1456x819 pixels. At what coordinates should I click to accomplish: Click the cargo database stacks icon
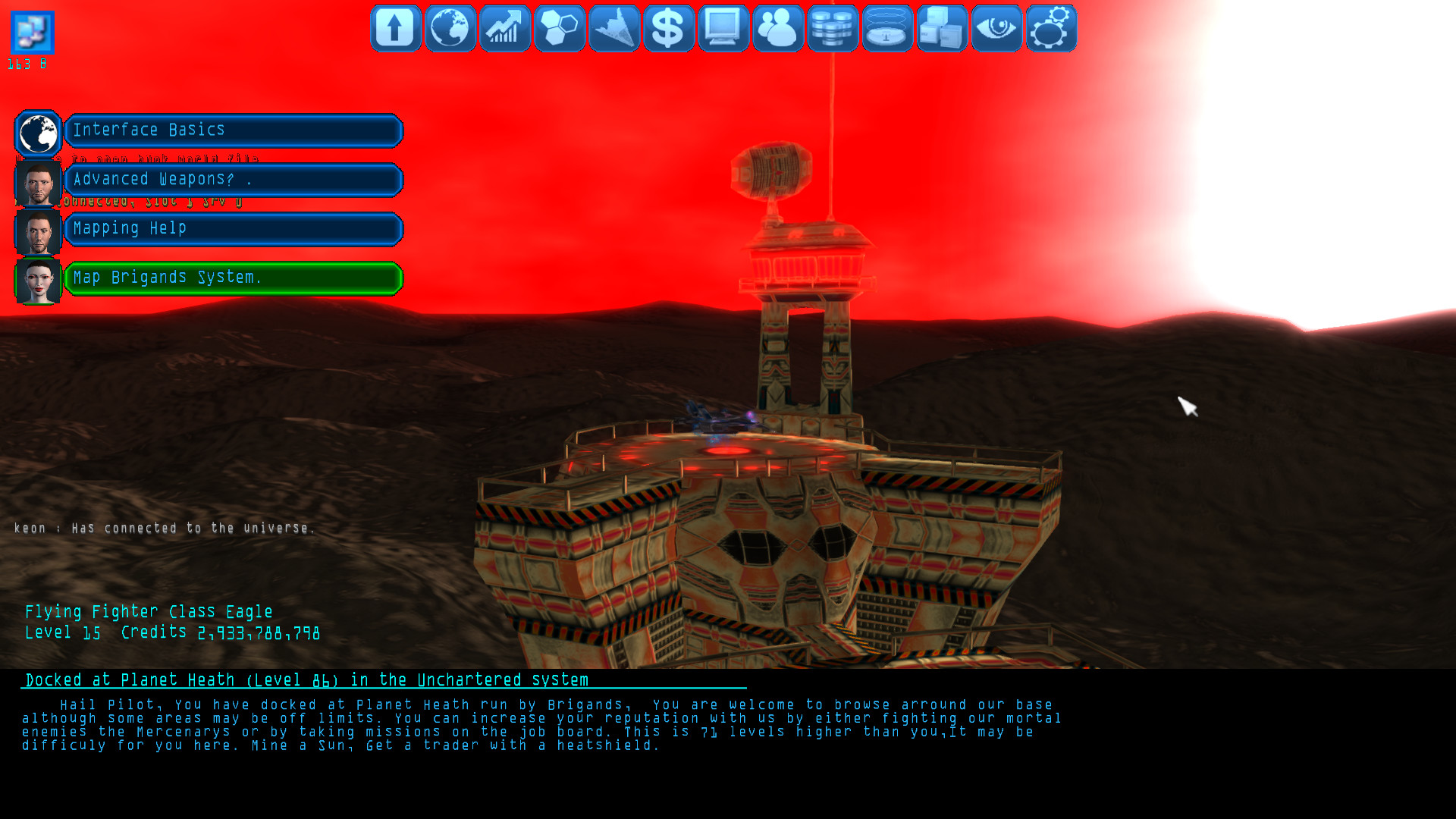pos(832,28)
